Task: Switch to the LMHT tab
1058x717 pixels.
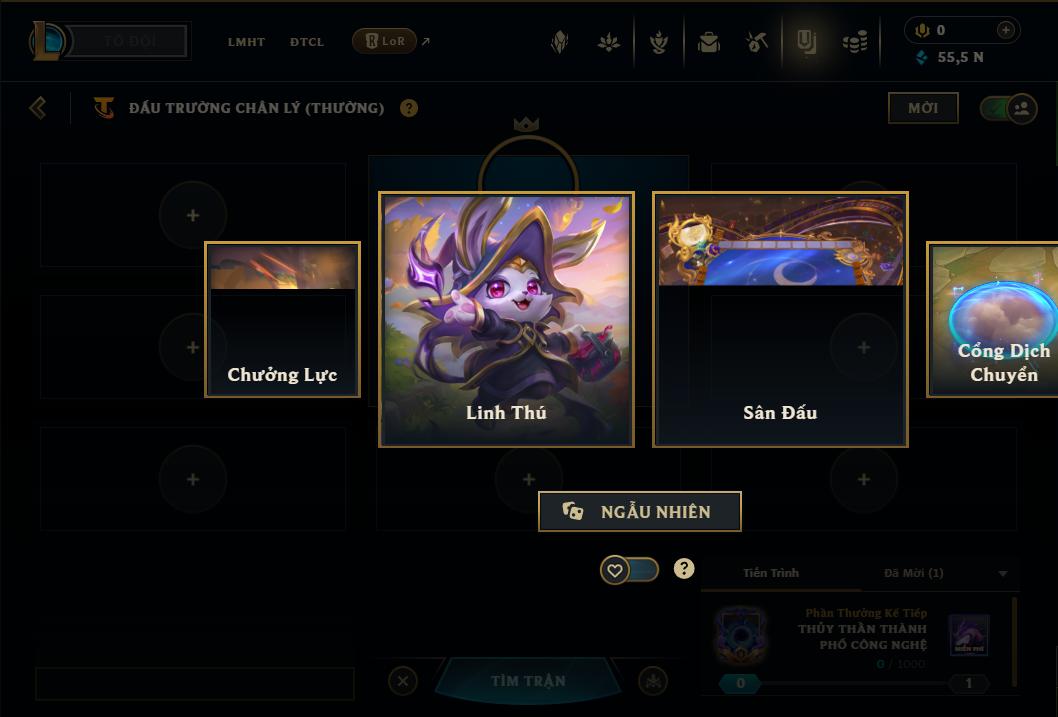Action: coord(246,42)
